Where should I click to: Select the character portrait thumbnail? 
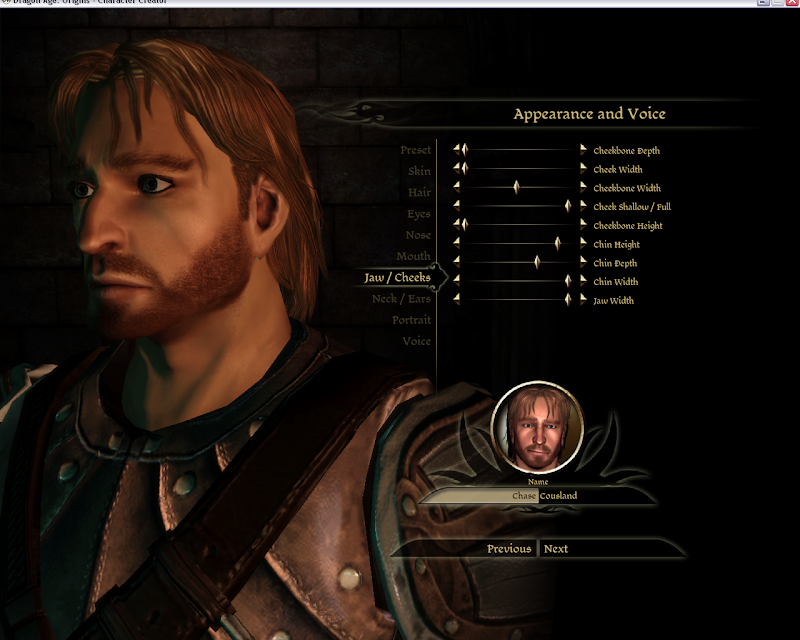[537, 428]
